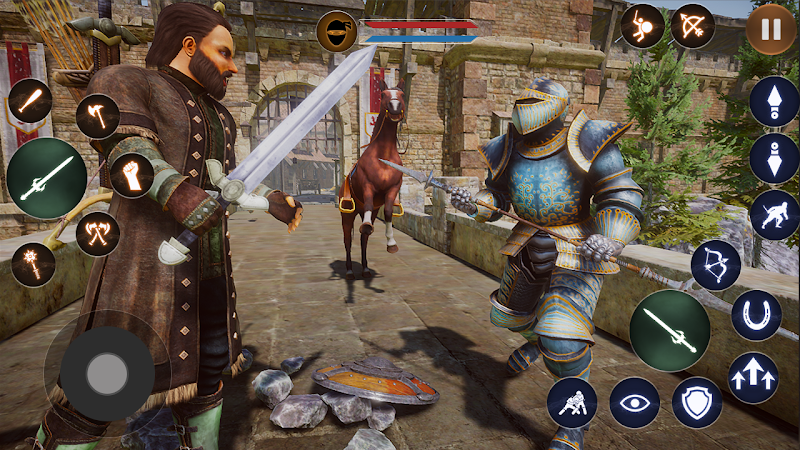
Task: Attack with the large green sword on right
Action: 669,330
